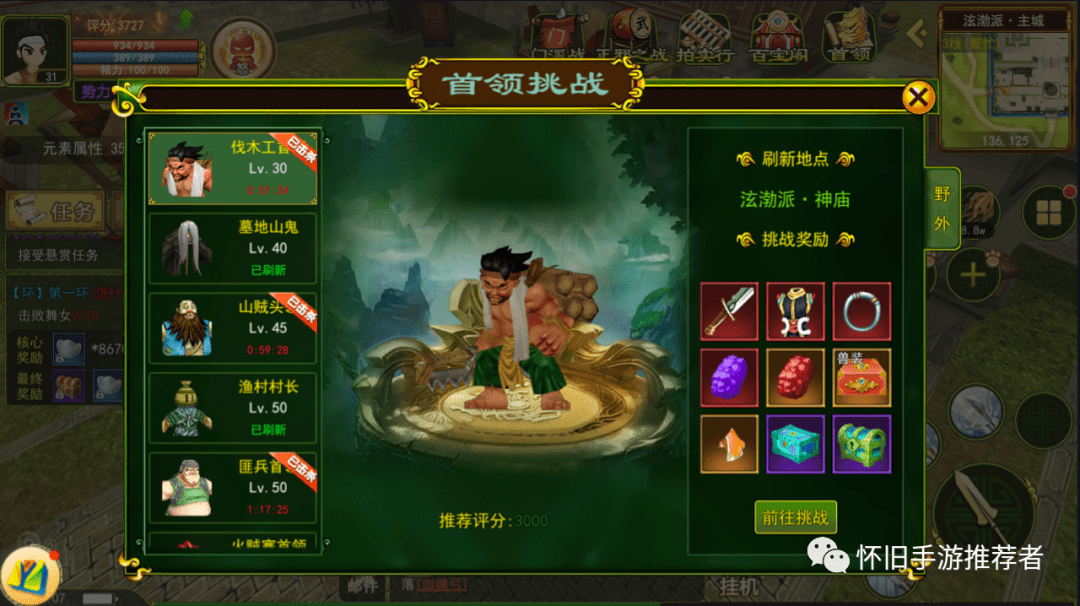This screenshot has width=1080, height=606.
Task: Inspect the sword reward icon
Action: click(729, 311)
